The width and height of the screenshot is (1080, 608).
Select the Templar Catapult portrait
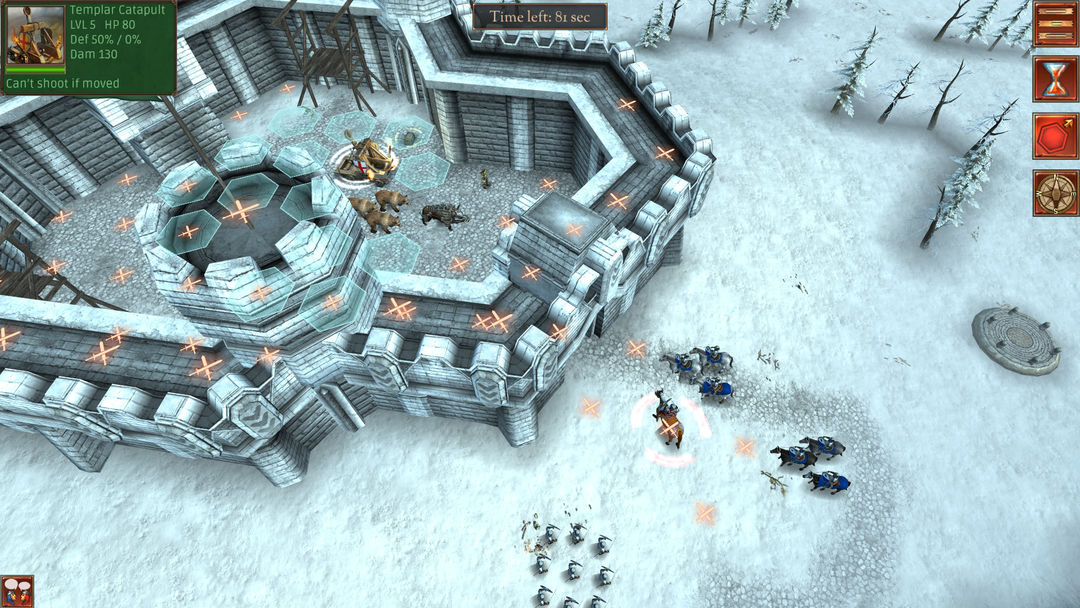pyautogui.click(x=35, y=37)
